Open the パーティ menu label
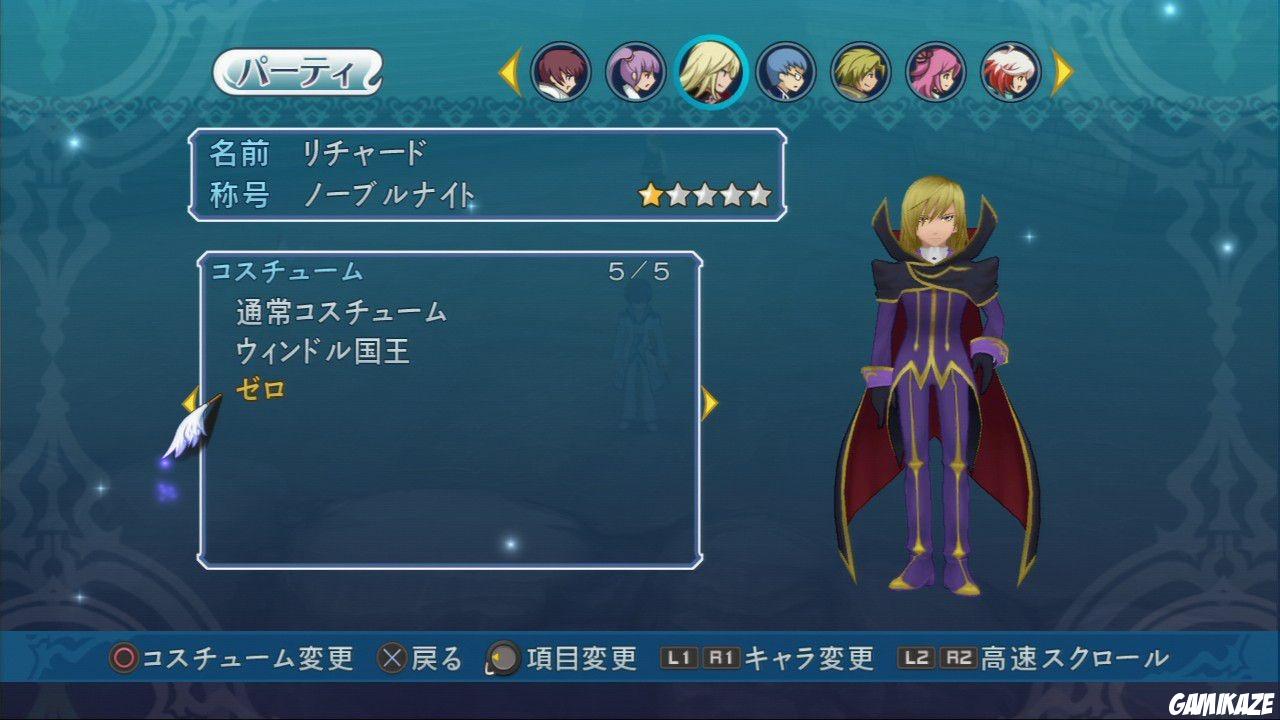Image resolution: width=1280 pixels, height=720 pixels. 296,72
